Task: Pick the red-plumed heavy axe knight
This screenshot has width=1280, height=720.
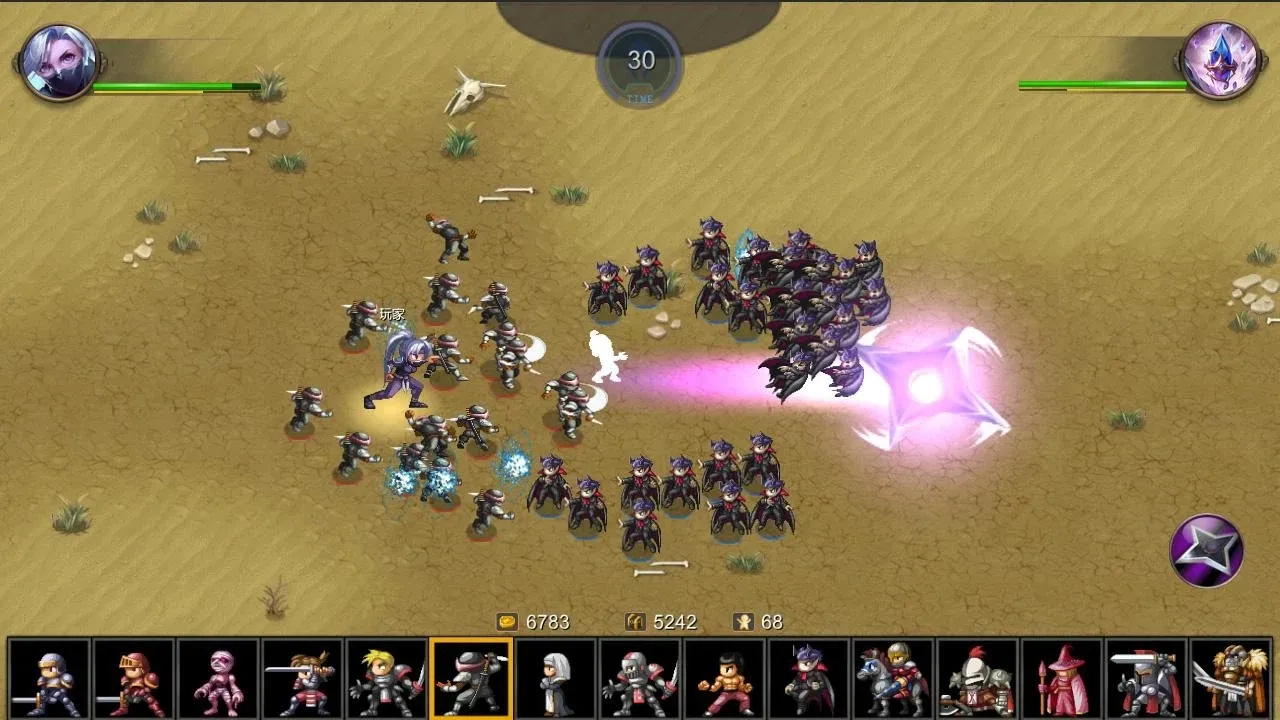Action: 977,679
